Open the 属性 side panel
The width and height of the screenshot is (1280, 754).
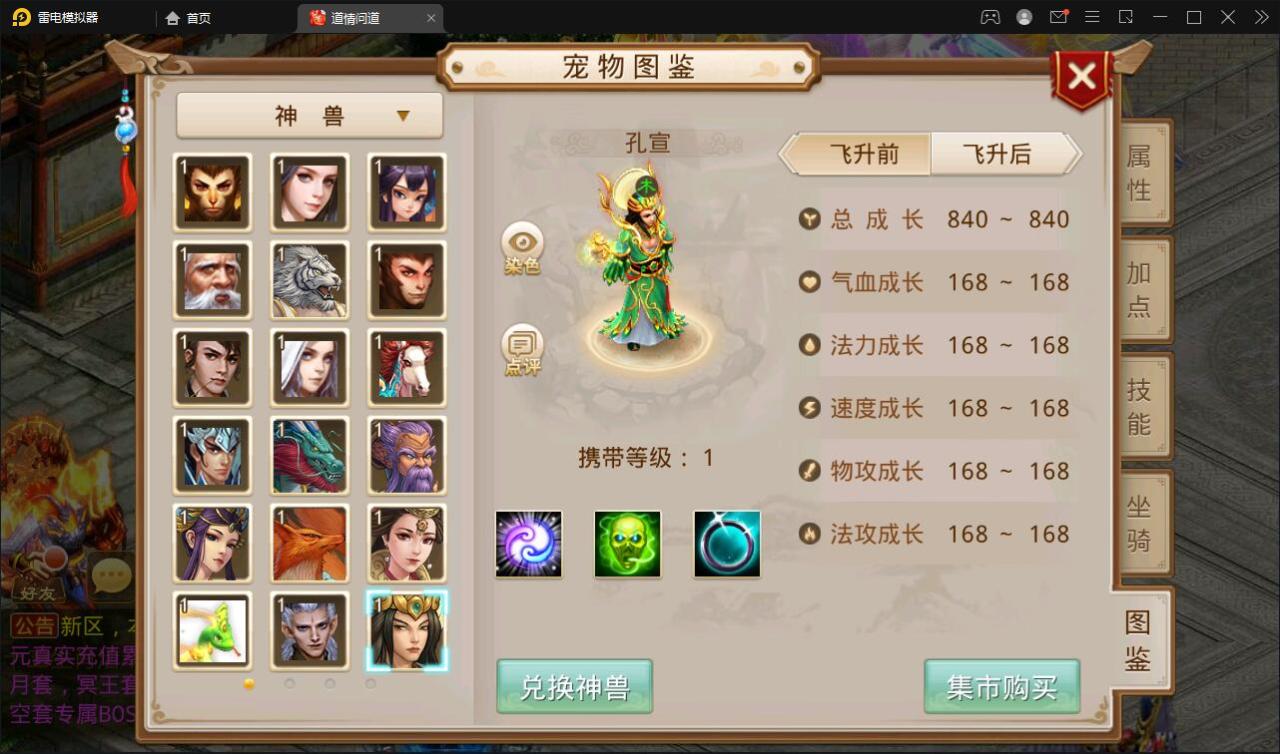1142,170
